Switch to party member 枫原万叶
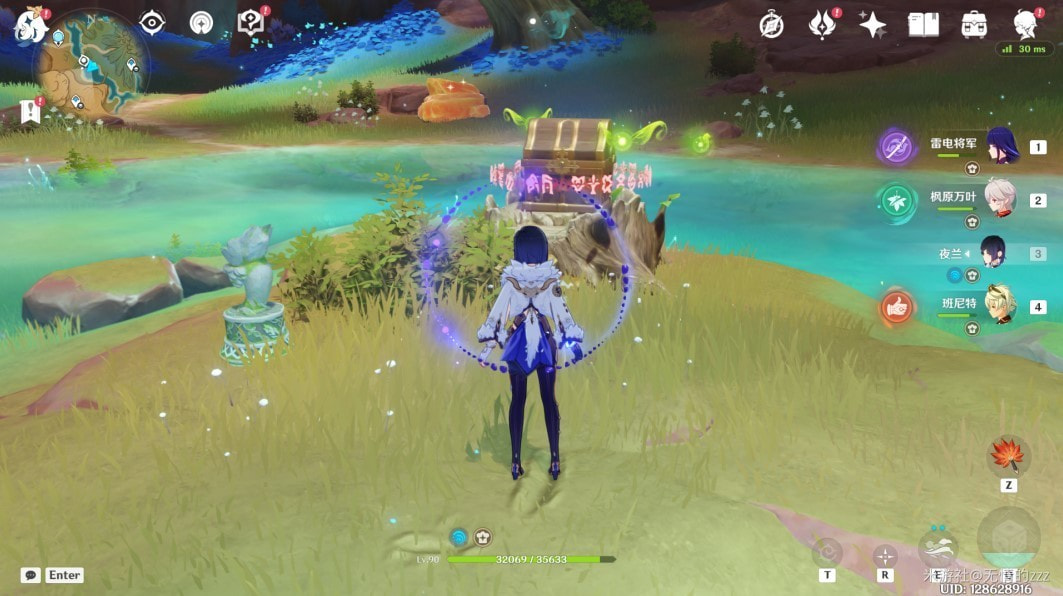The image size is (1063, 596). (1000, 198)
